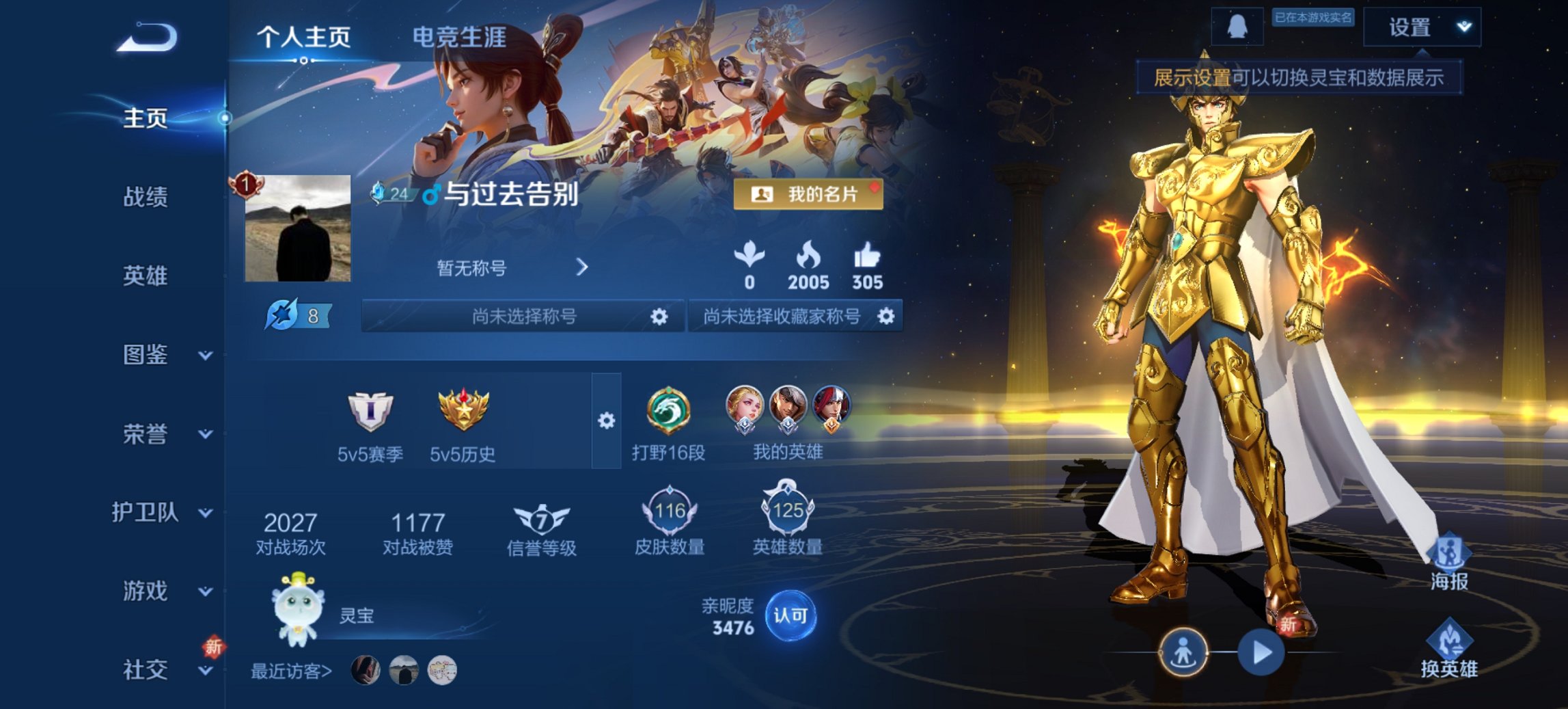Click the gear beside 尚未选择收藏家称号
Viewport: 1568px width, 709px height.
click(886, 317)
